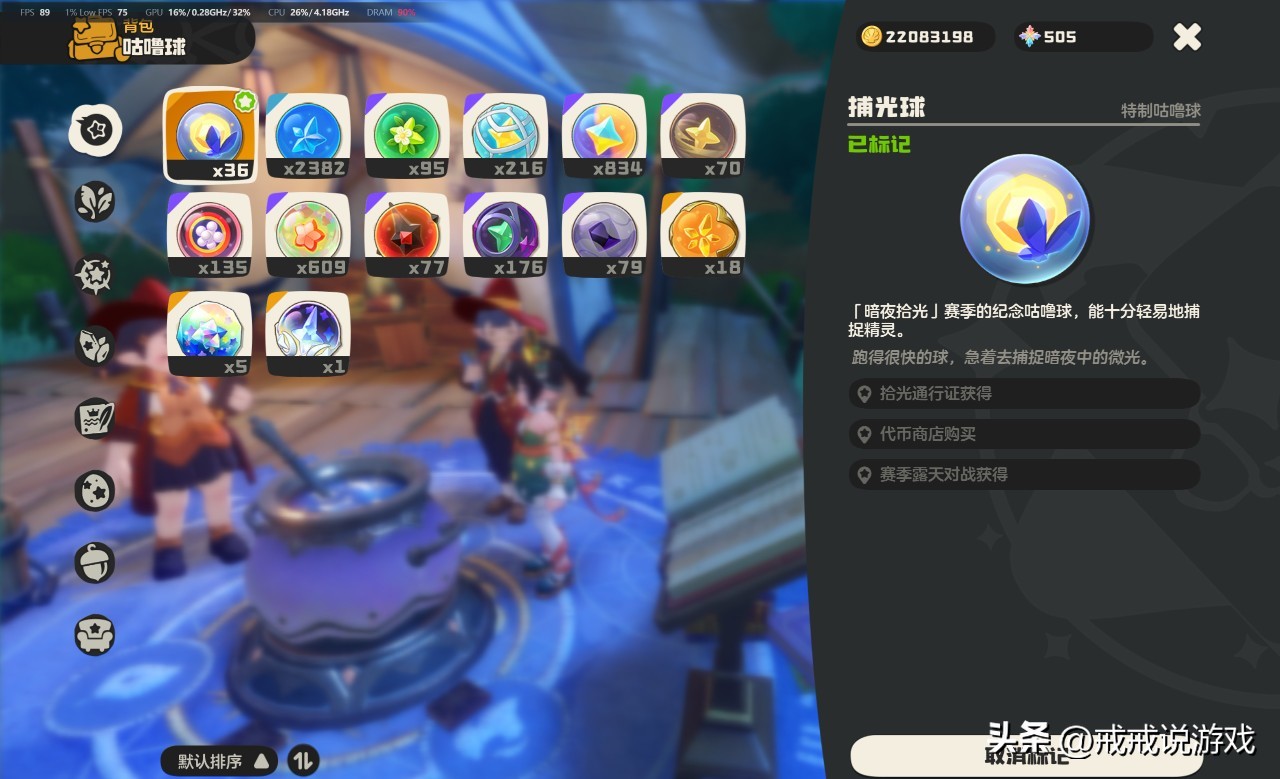Click the crystal currency showing 505

pos(1082,36)
